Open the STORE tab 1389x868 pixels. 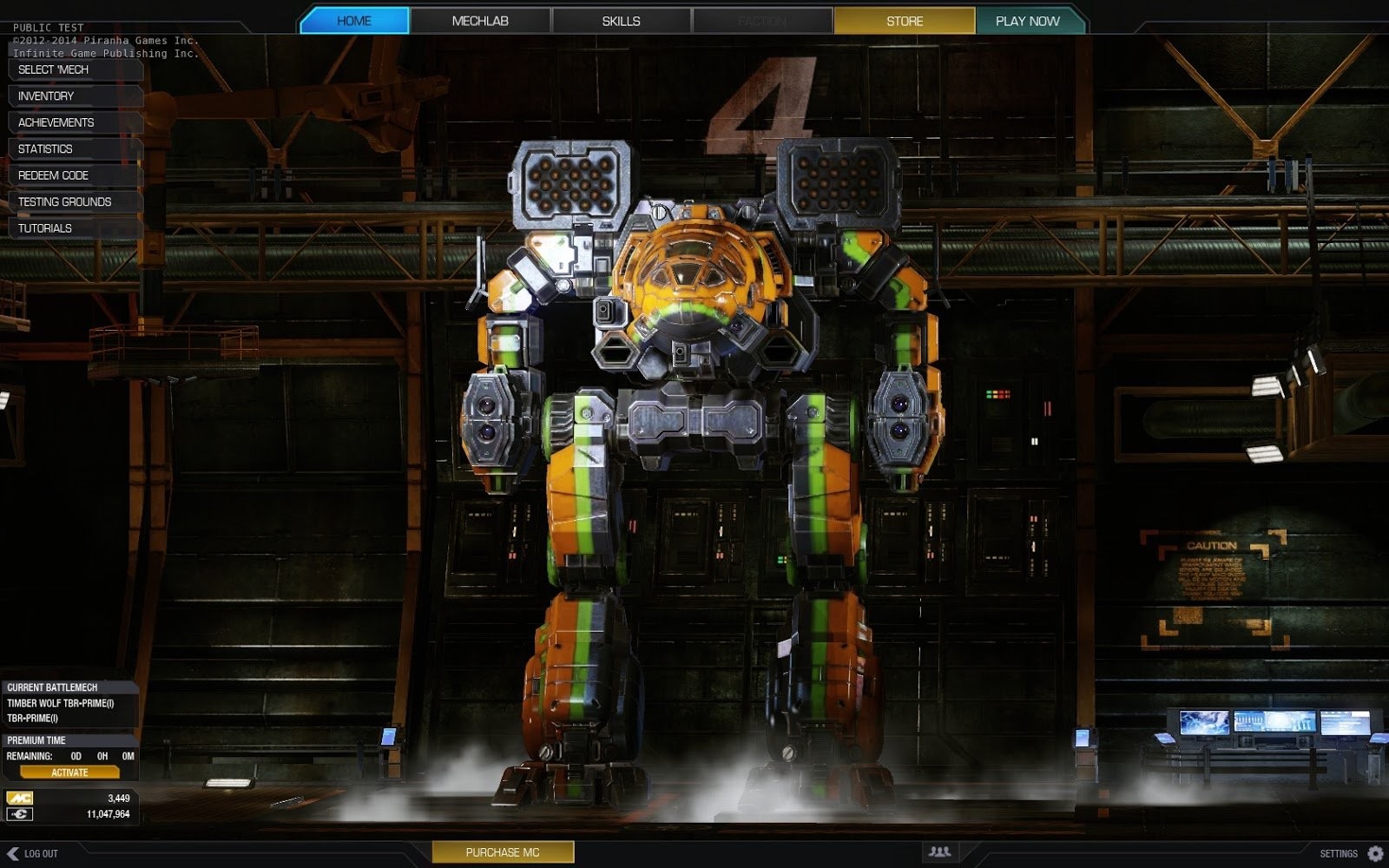click(x=905, y=20)
